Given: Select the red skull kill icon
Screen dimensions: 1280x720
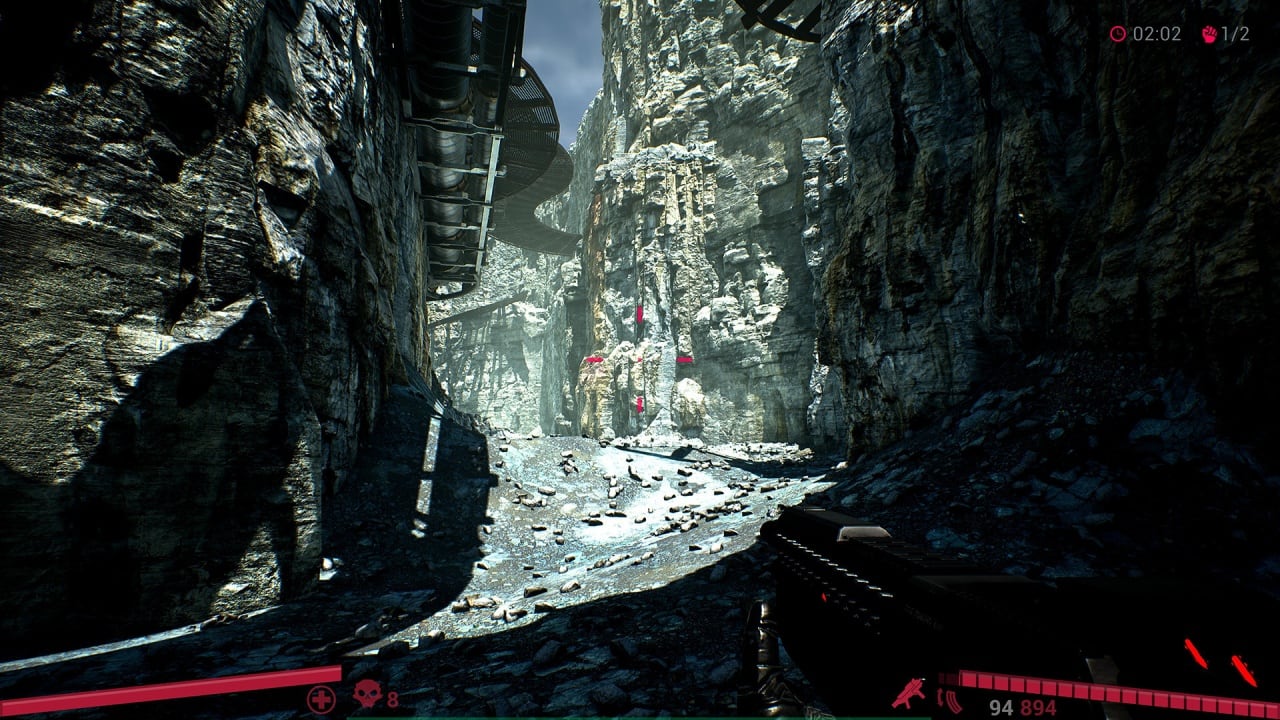Looking at the screenshot, I should [x=367, y=694].
